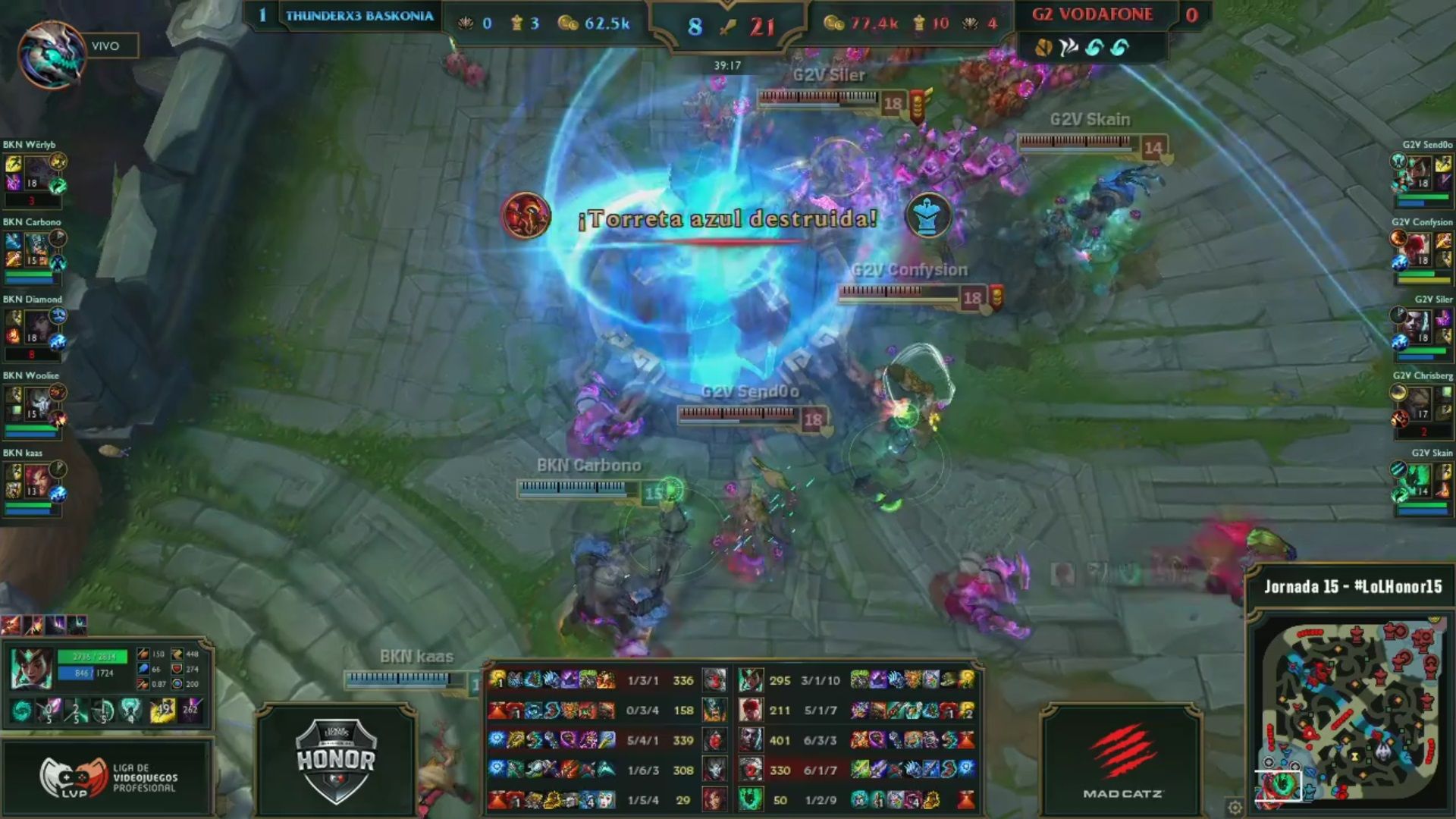Click the selected champion portrait in the stats panel

tap(32, 669)
